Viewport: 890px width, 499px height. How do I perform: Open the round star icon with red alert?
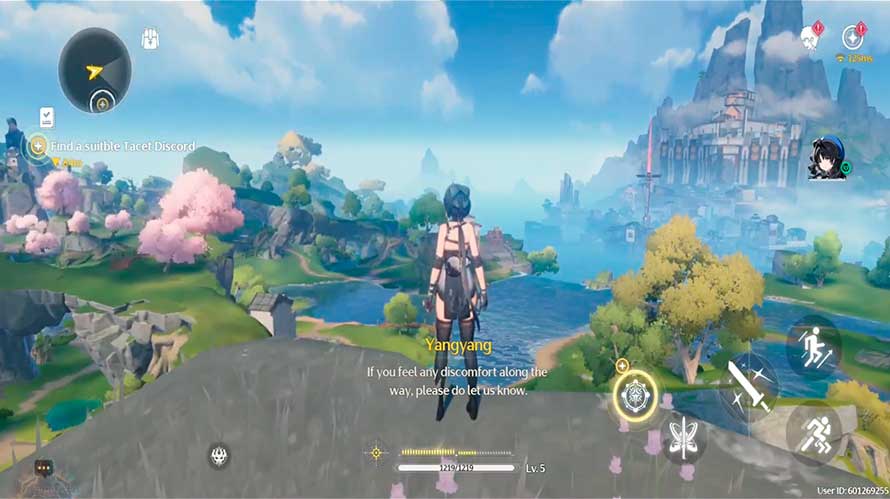click(853, 37)
